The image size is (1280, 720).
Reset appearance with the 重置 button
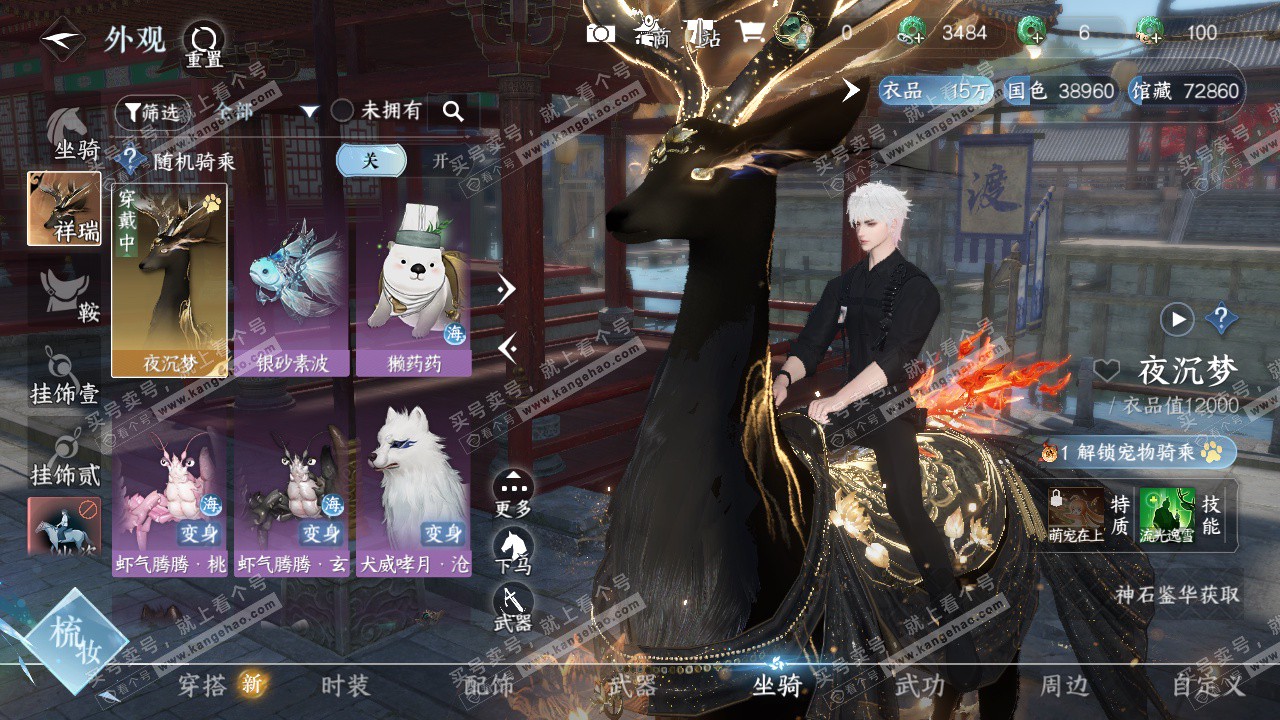click(204, 44)
